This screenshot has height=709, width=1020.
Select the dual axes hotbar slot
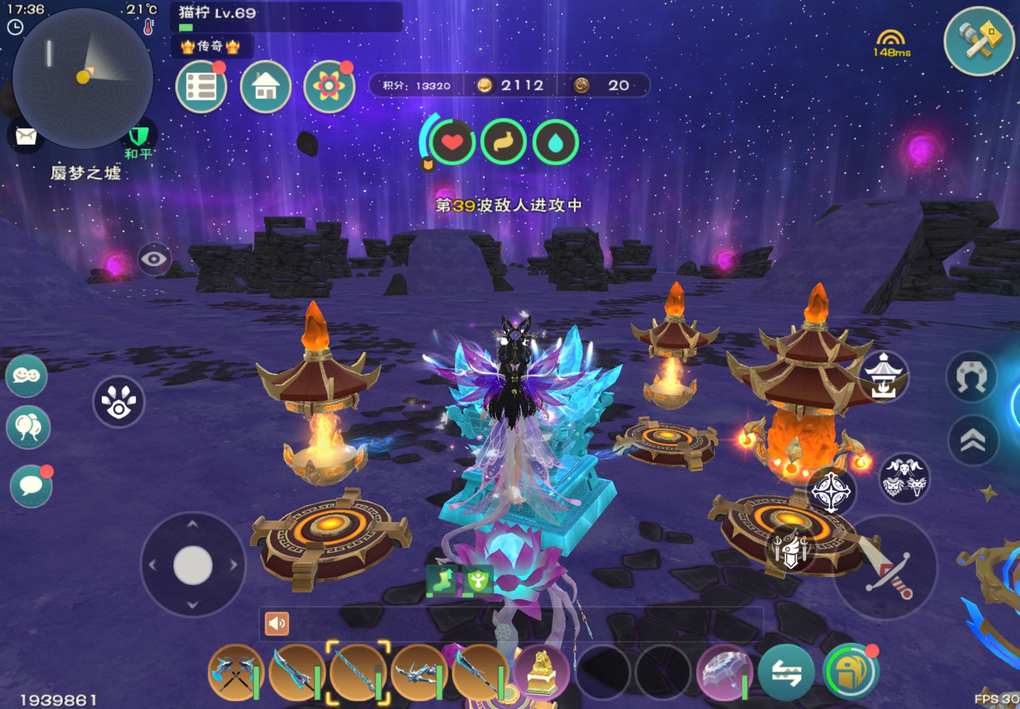pos(236,672)
